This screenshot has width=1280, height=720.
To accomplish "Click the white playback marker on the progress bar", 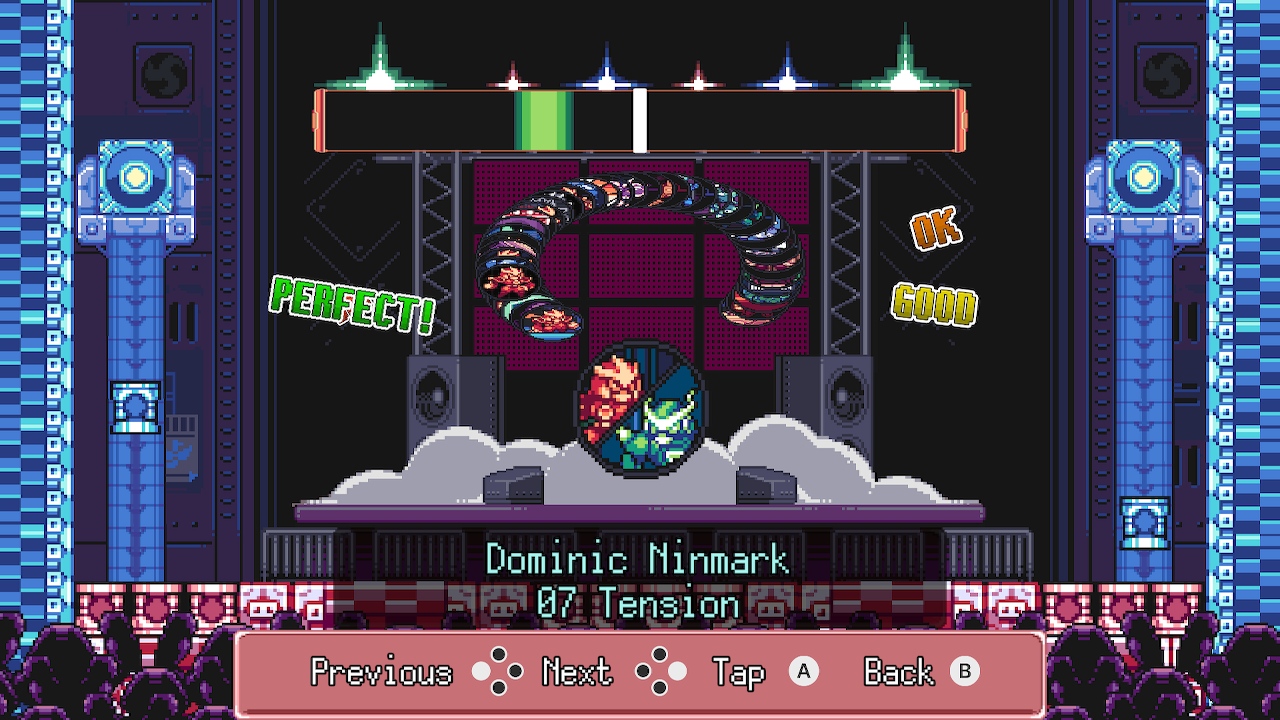I will tap(640, 118).
